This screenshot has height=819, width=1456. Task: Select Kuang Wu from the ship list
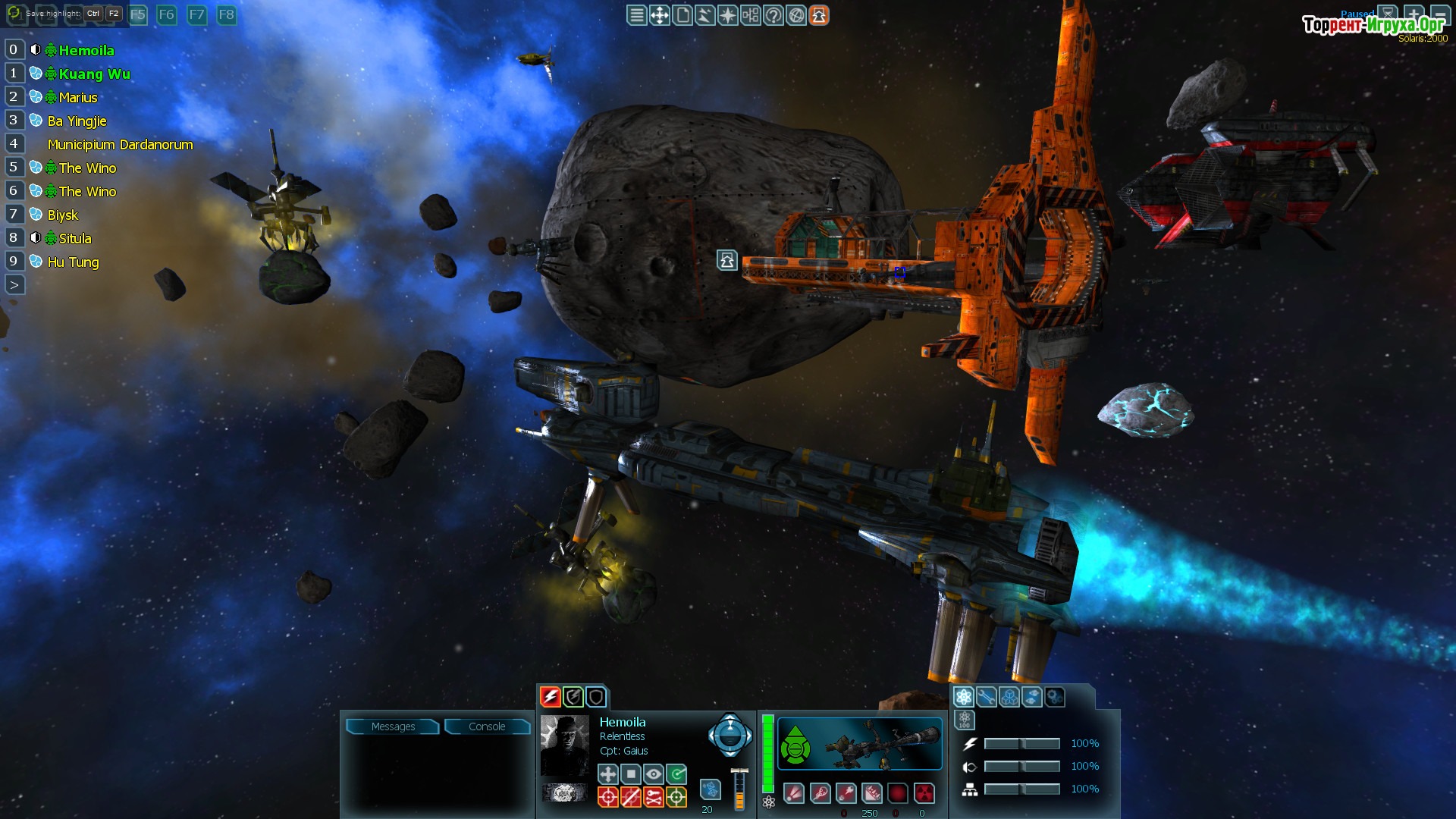pos(94,74)
